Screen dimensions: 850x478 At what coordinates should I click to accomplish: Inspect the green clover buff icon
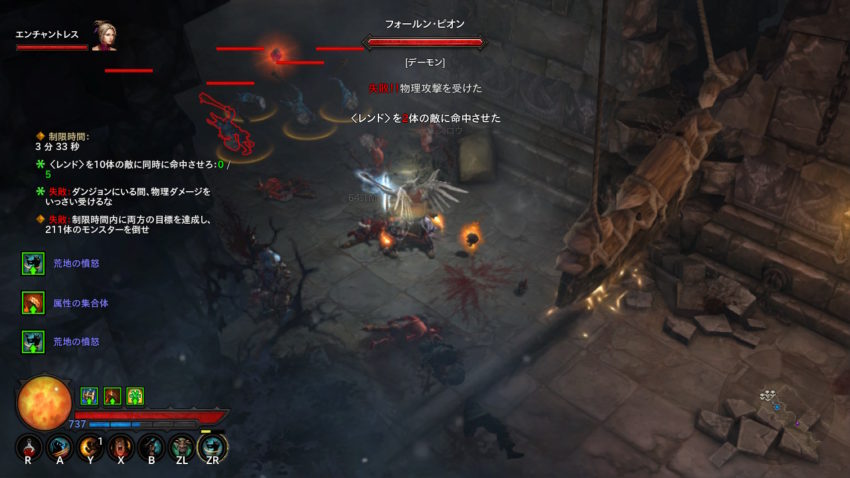click(x=135, y=396)
